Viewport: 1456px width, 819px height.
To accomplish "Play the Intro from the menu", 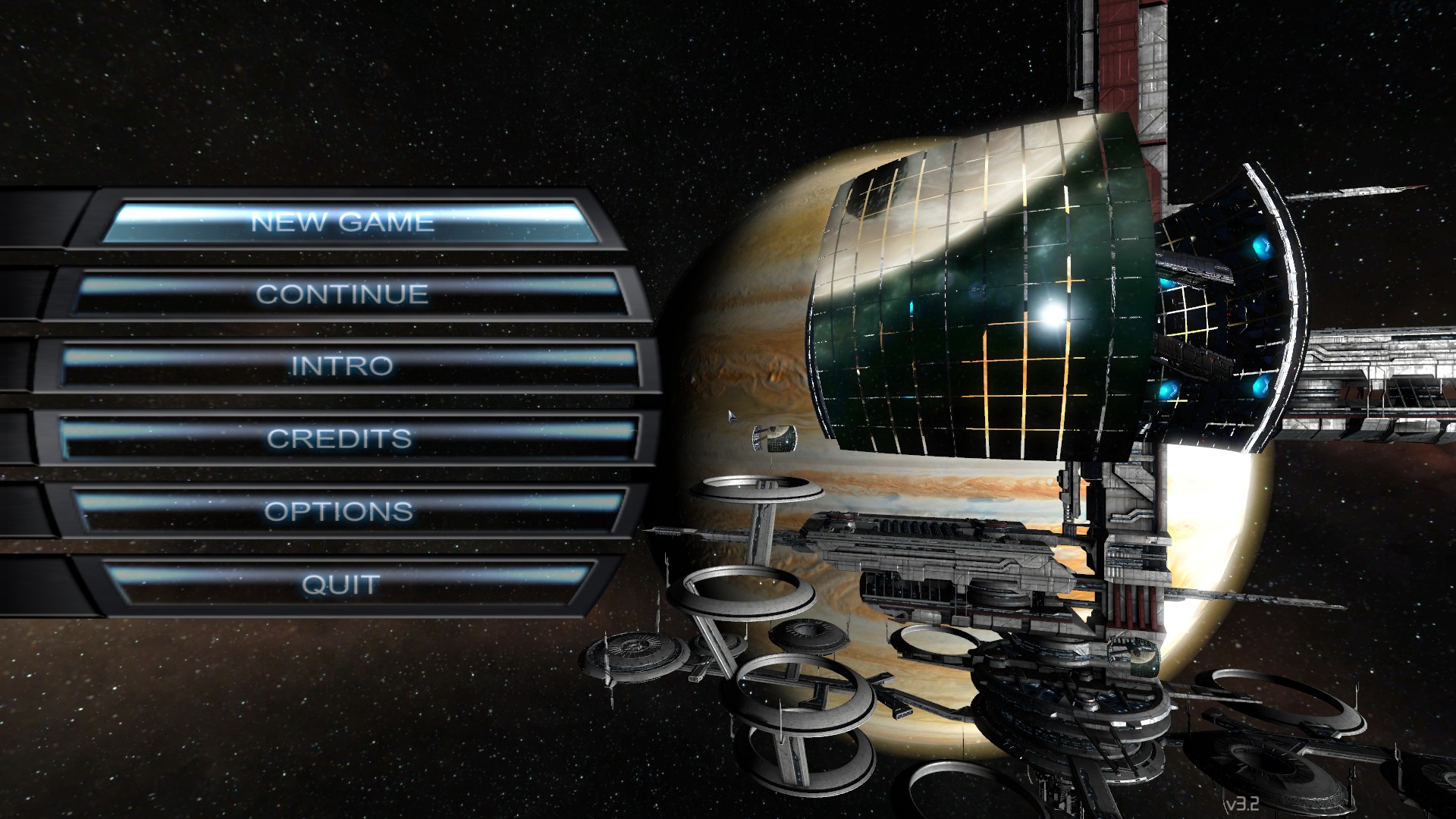I will 342,366.
